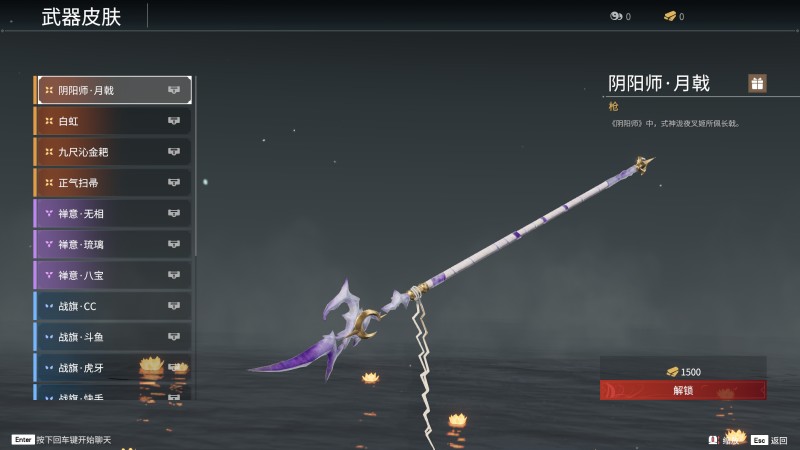The width and height of the screenshot is (800, 450).
Task: Click the red 解锁 unlock button
Action: pos(683,390)
